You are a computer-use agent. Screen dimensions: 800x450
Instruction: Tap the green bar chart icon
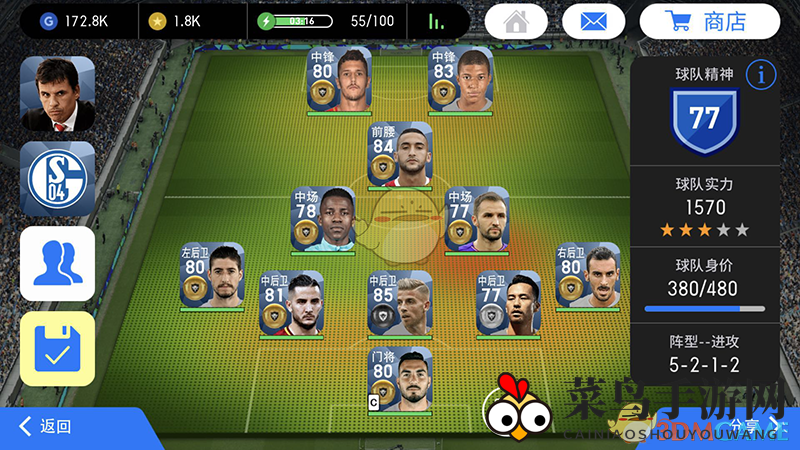point(437,21)
